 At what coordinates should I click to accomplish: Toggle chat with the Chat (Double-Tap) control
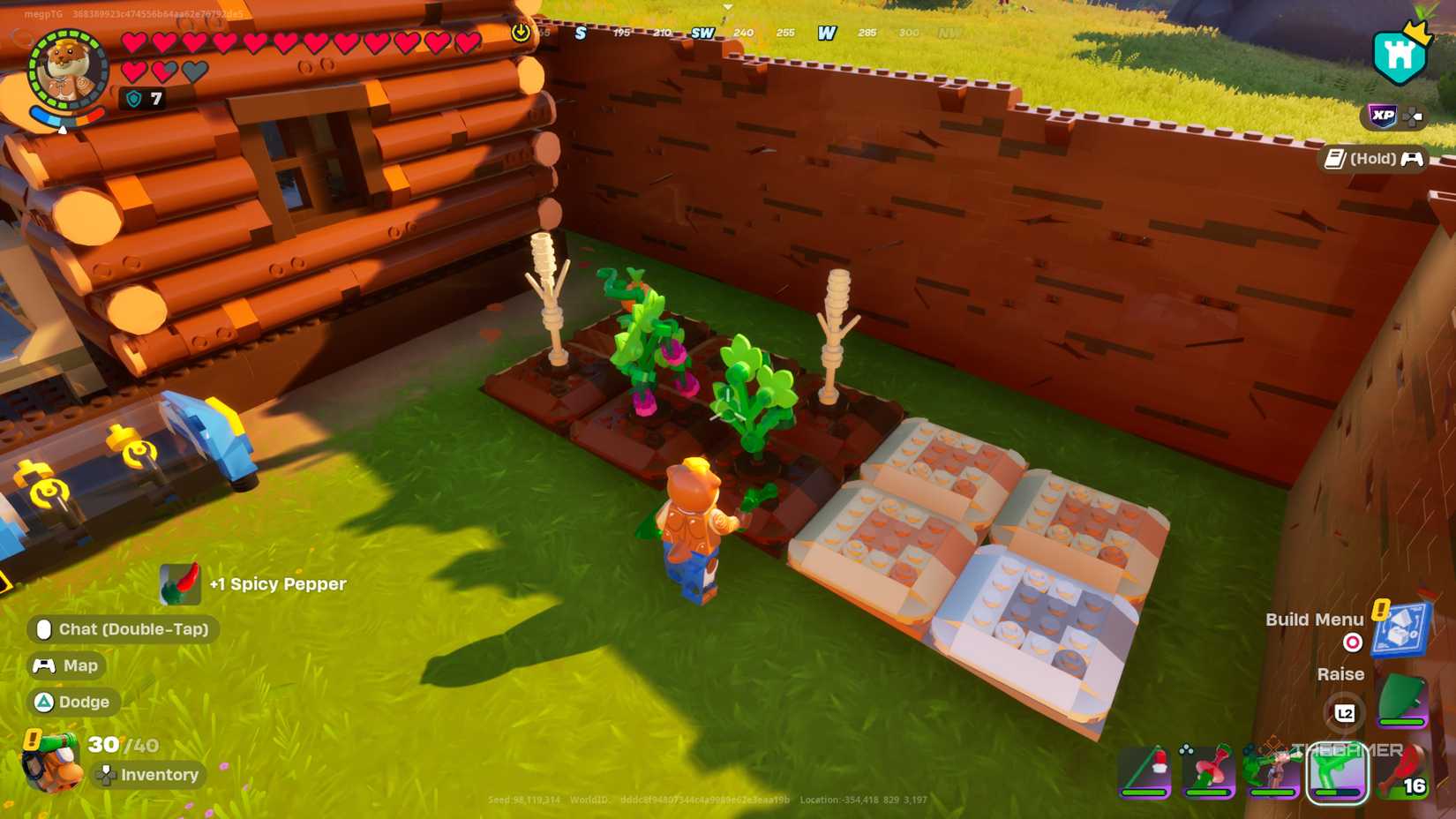click(124, 629)
